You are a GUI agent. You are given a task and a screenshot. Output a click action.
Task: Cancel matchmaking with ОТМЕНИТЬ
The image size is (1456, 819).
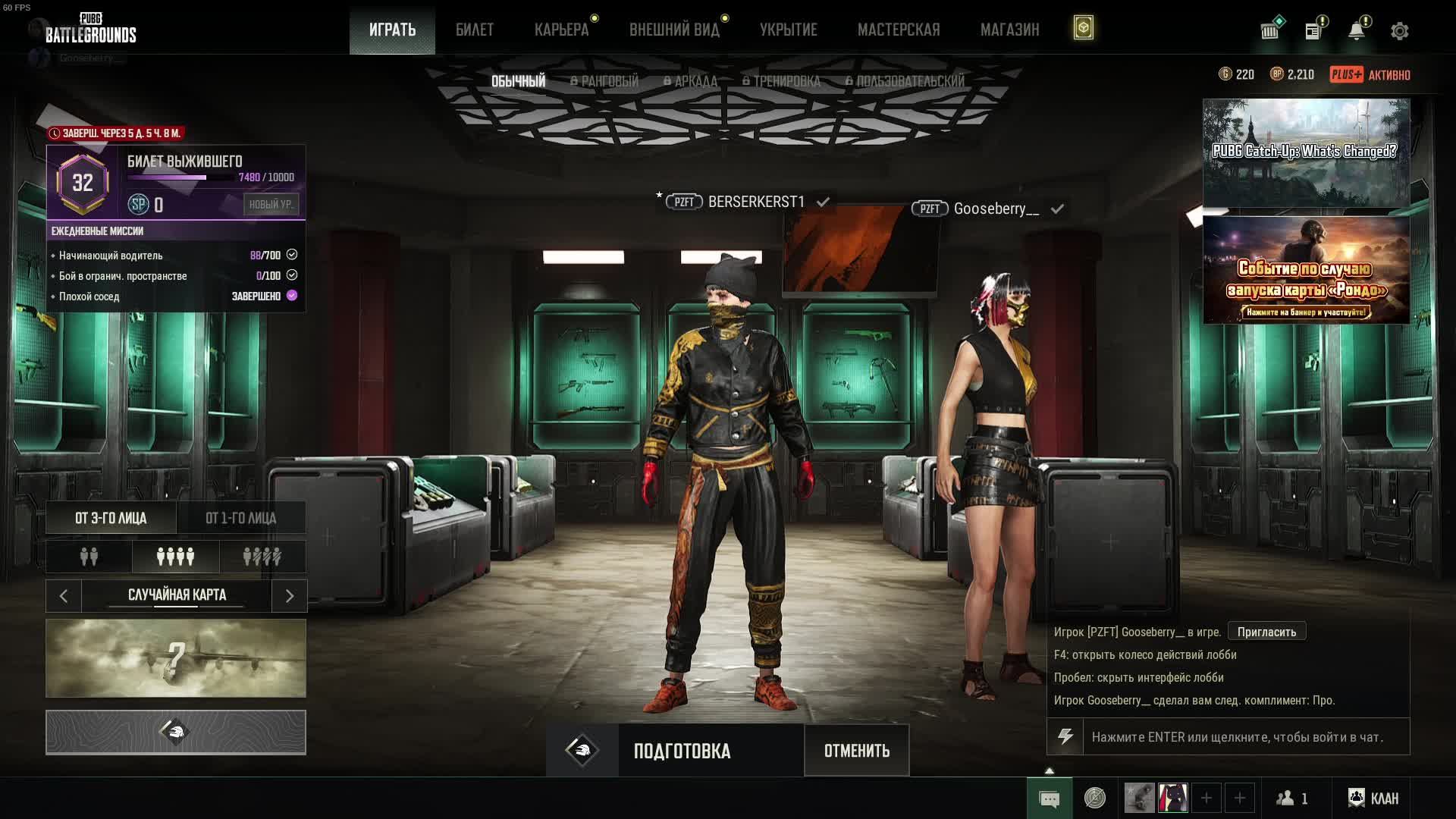(x=857, y=751)
